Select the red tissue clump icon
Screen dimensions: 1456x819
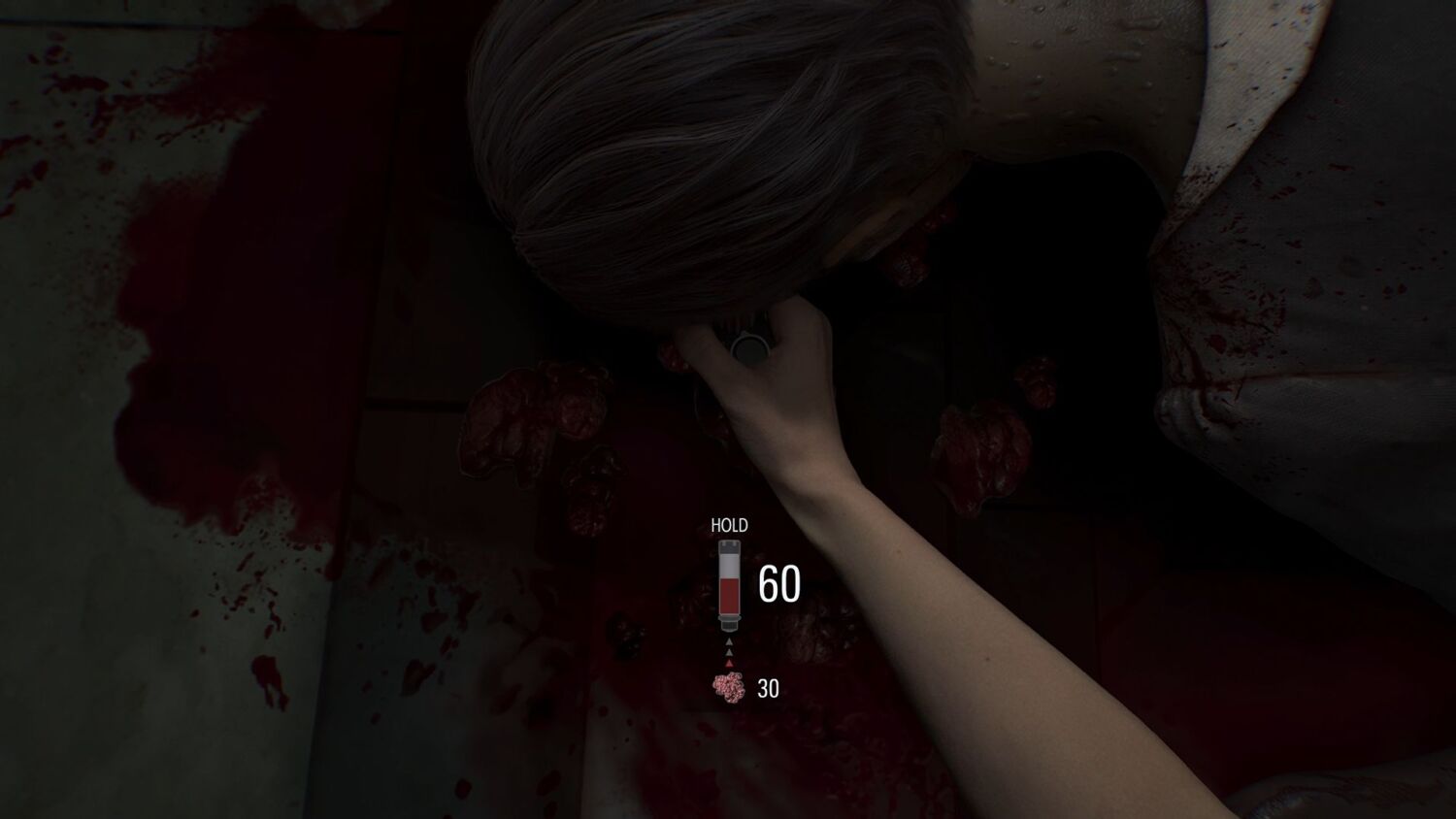[728, 688]
